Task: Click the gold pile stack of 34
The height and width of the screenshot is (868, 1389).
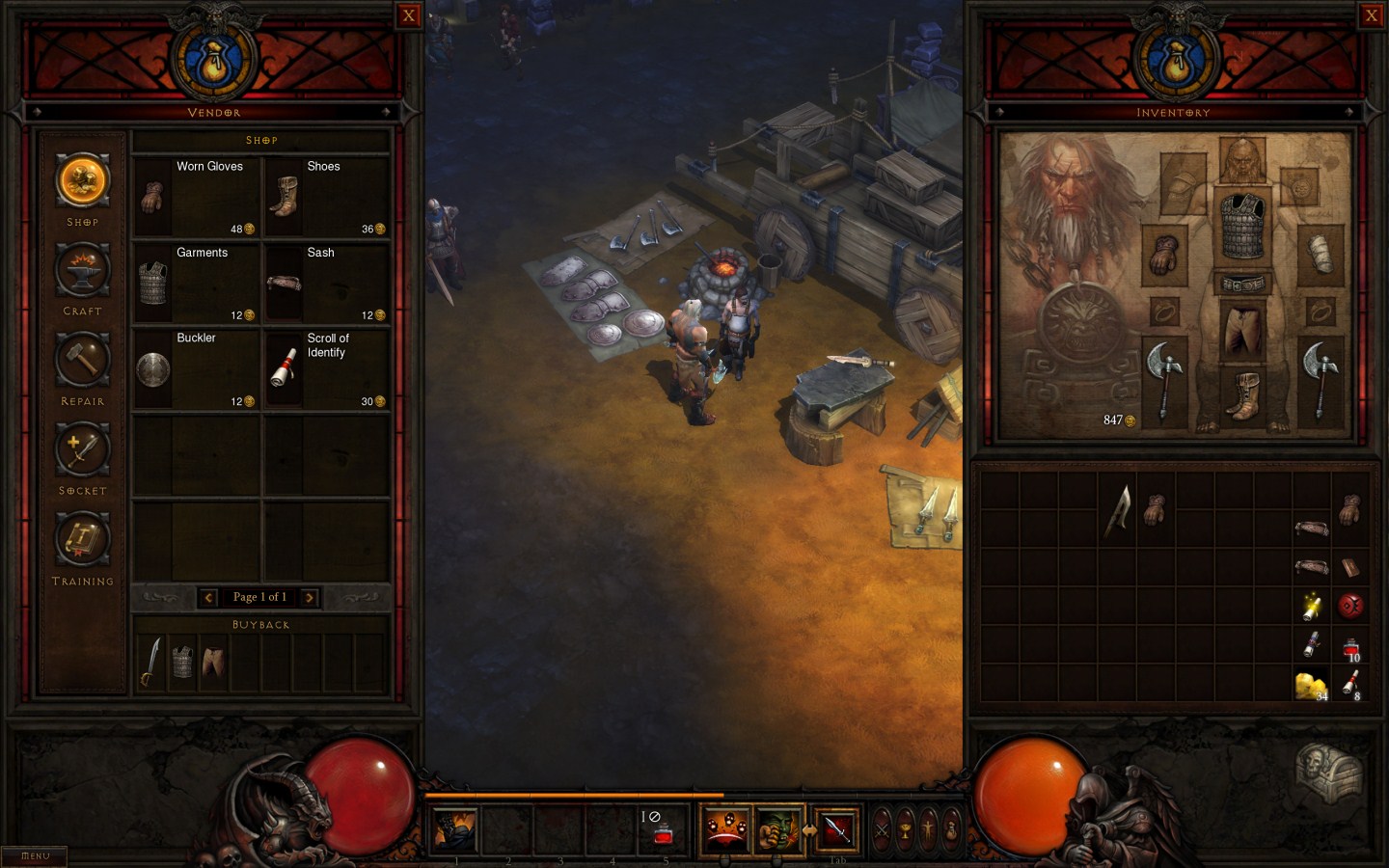Action: tap(1311, 684)
